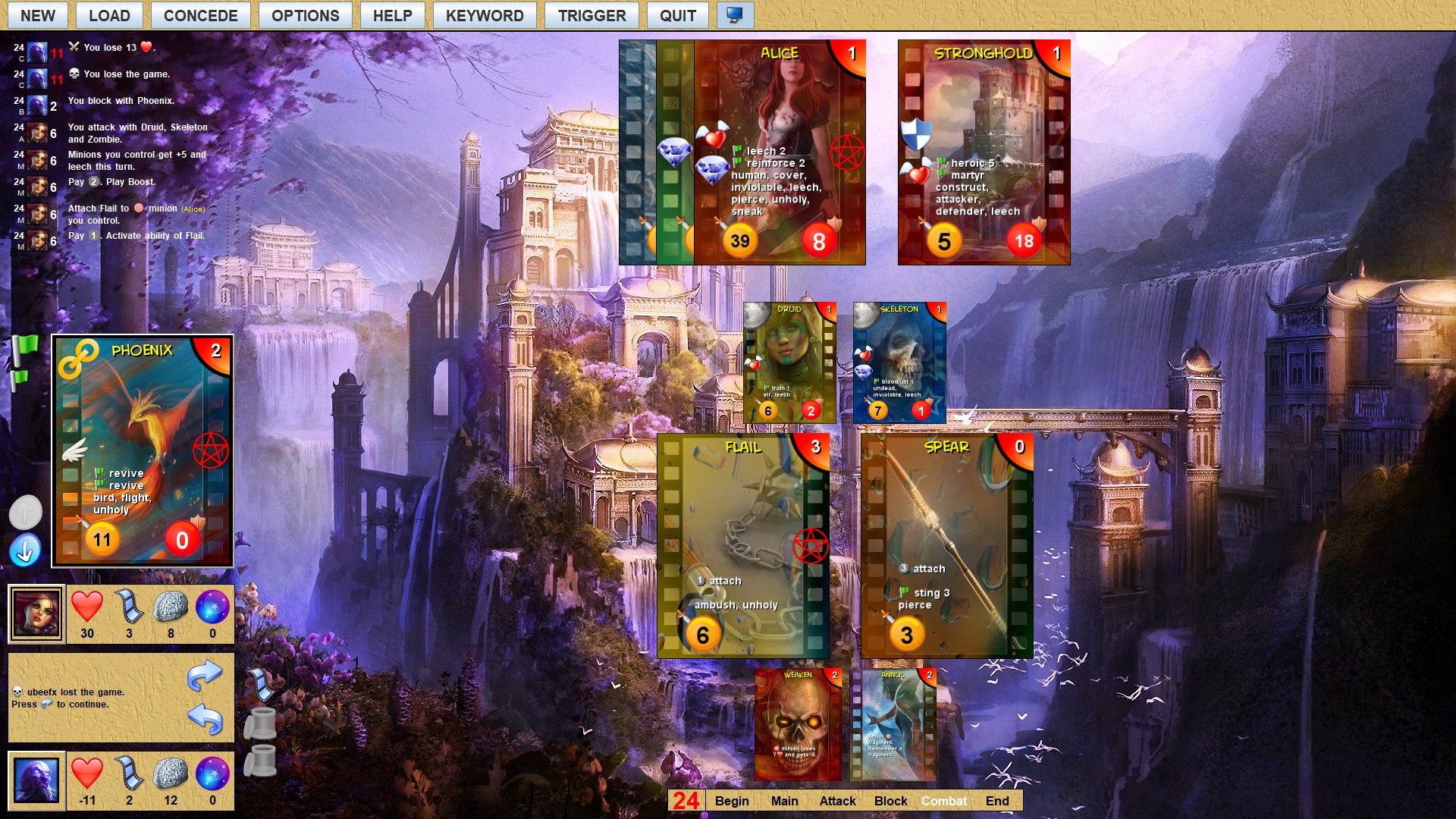Choose the Druid minion card
This screenshot has width=1456, height=819.
click(x=789, y=362)
